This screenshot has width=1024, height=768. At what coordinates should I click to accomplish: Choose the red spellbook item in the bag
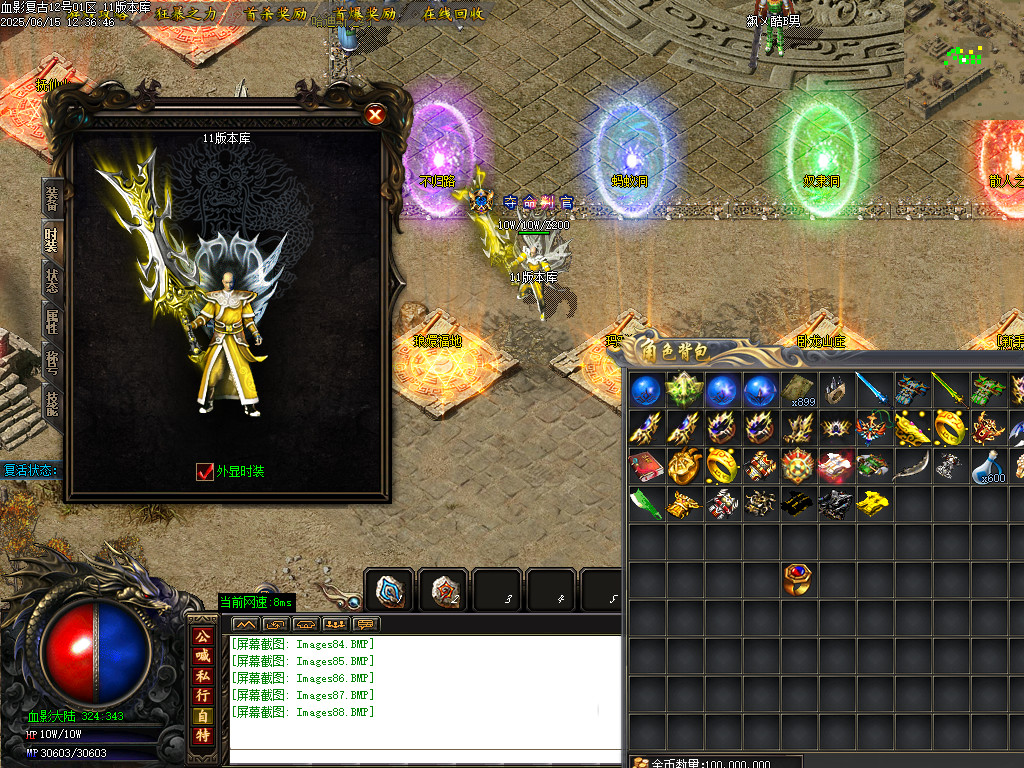click(645, 466)
